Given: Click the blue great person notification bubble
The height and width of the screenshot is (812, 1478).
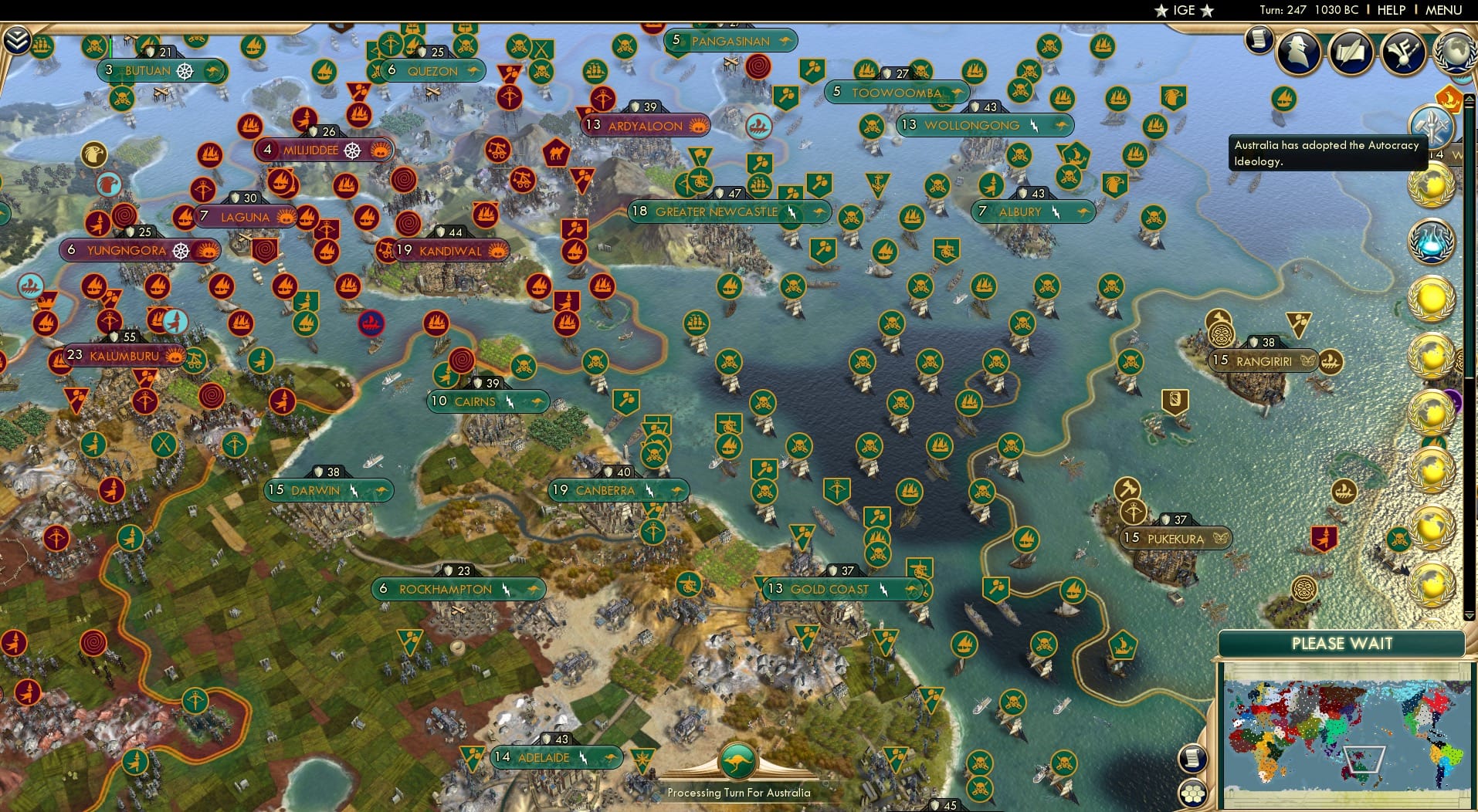Looking at the screenshot, I should [x=1432, y=241].
